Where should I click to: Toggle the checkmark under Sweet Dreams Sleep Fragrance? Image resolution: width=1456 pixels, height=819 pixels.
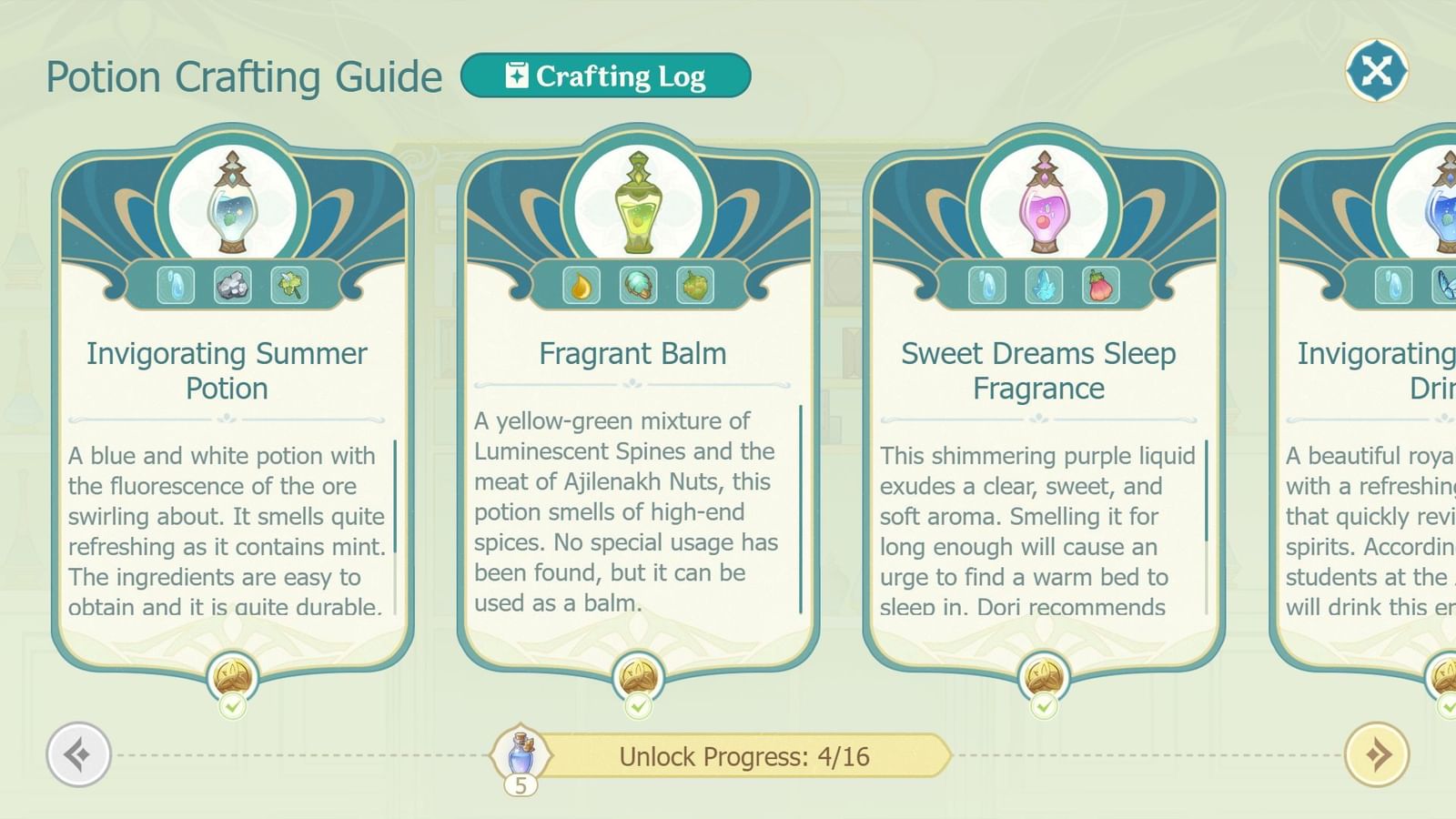[x=1044, y=705]
